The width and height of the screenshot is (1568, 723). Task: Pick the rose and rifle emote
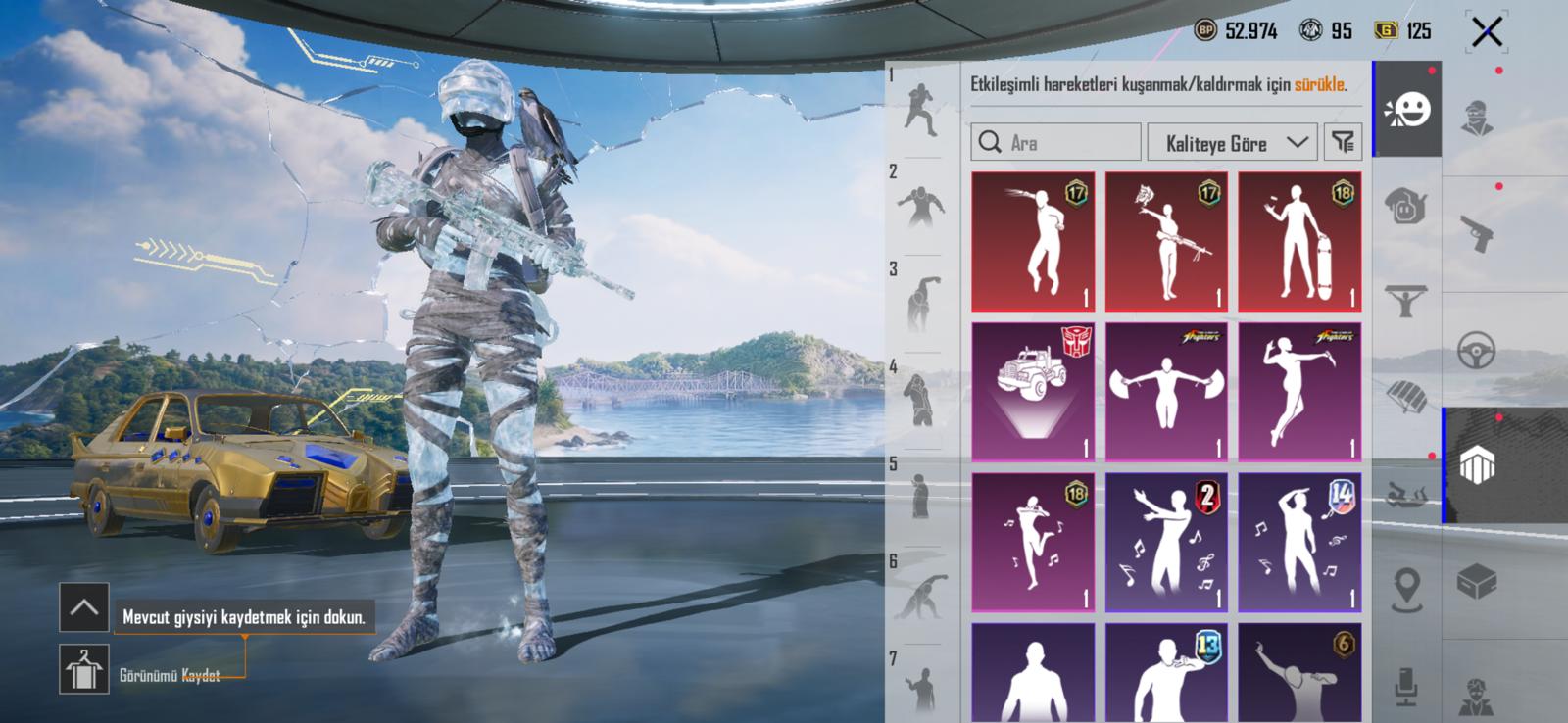(x=1166, y=242)
